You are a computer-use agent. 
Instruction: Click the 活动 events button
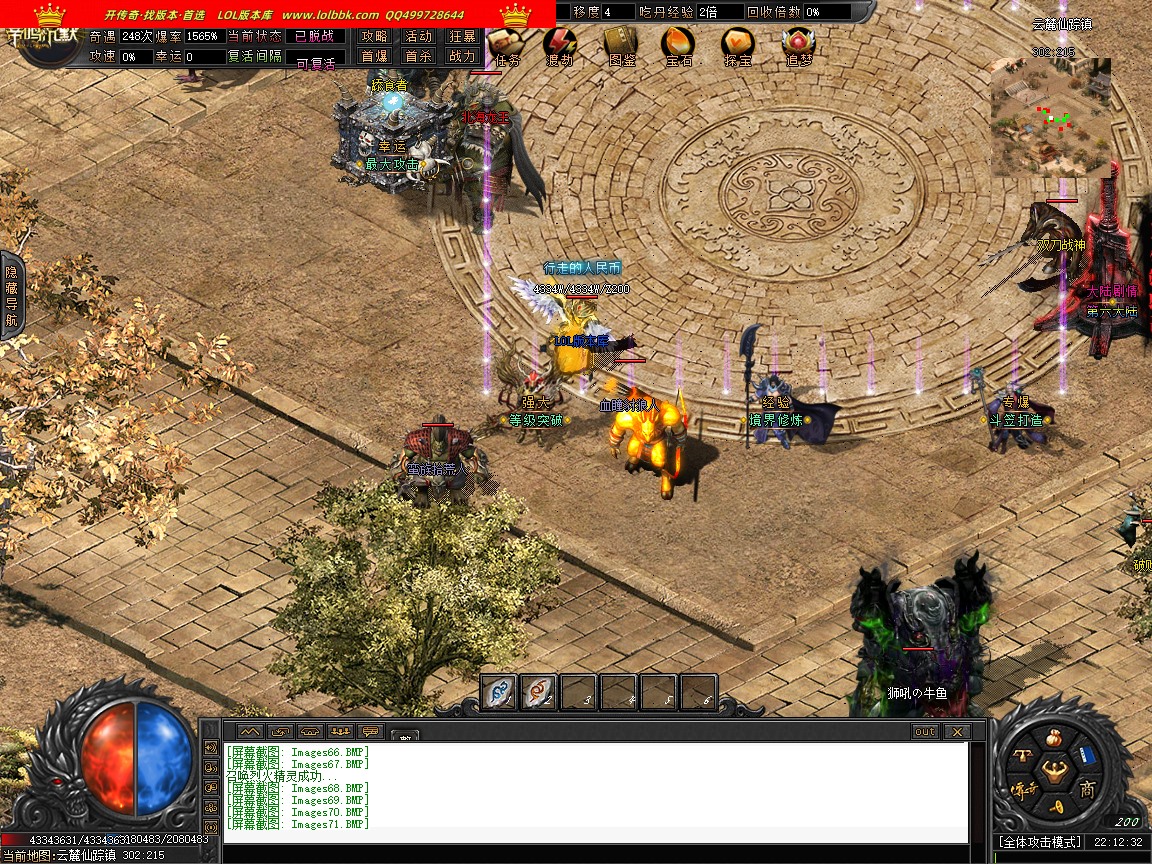pos(418,36)
